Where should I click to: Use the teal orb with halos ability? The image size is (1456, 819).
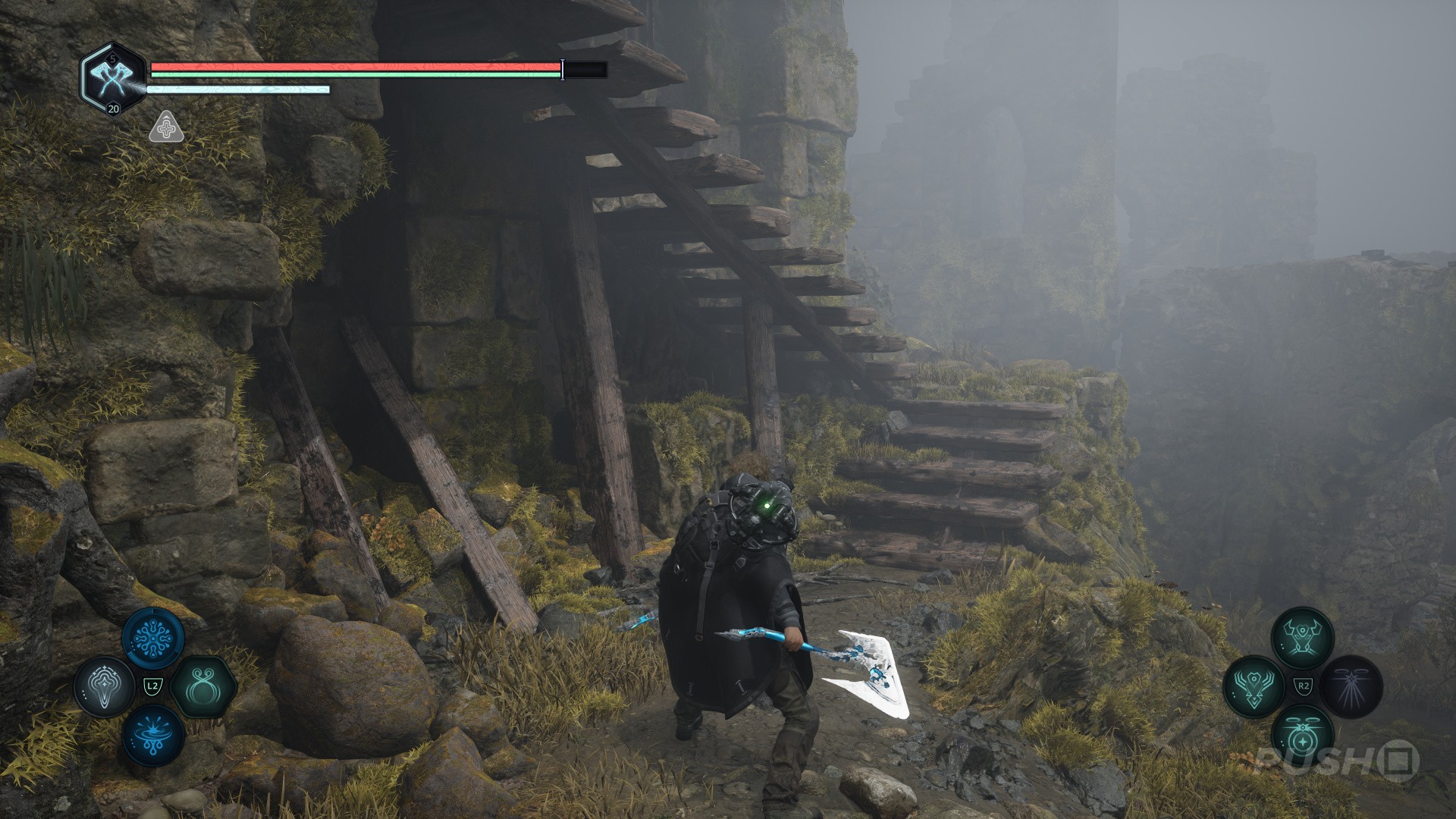point(1302,736)
